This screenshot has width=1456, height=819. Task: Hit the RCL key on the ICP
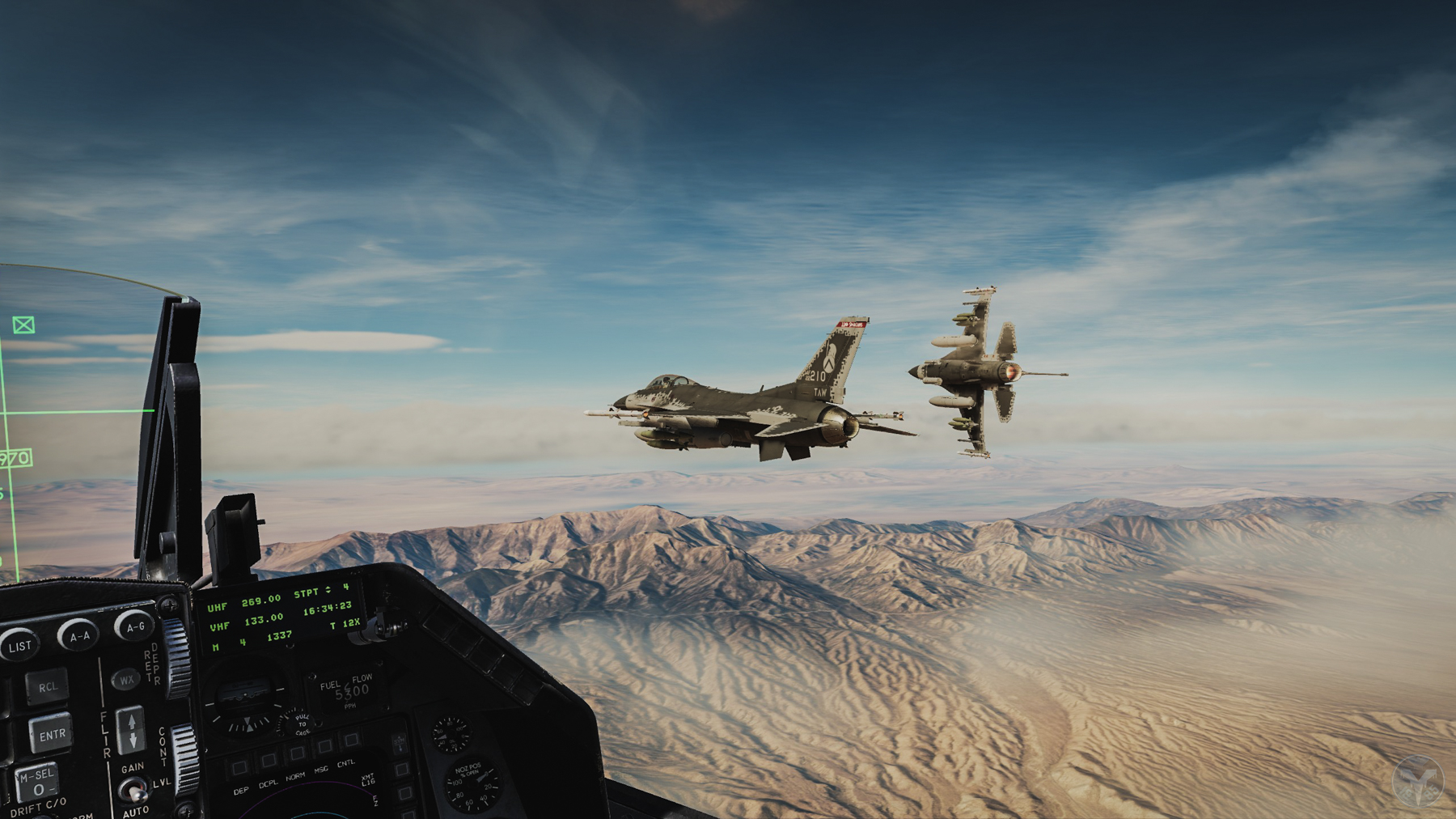46,687
